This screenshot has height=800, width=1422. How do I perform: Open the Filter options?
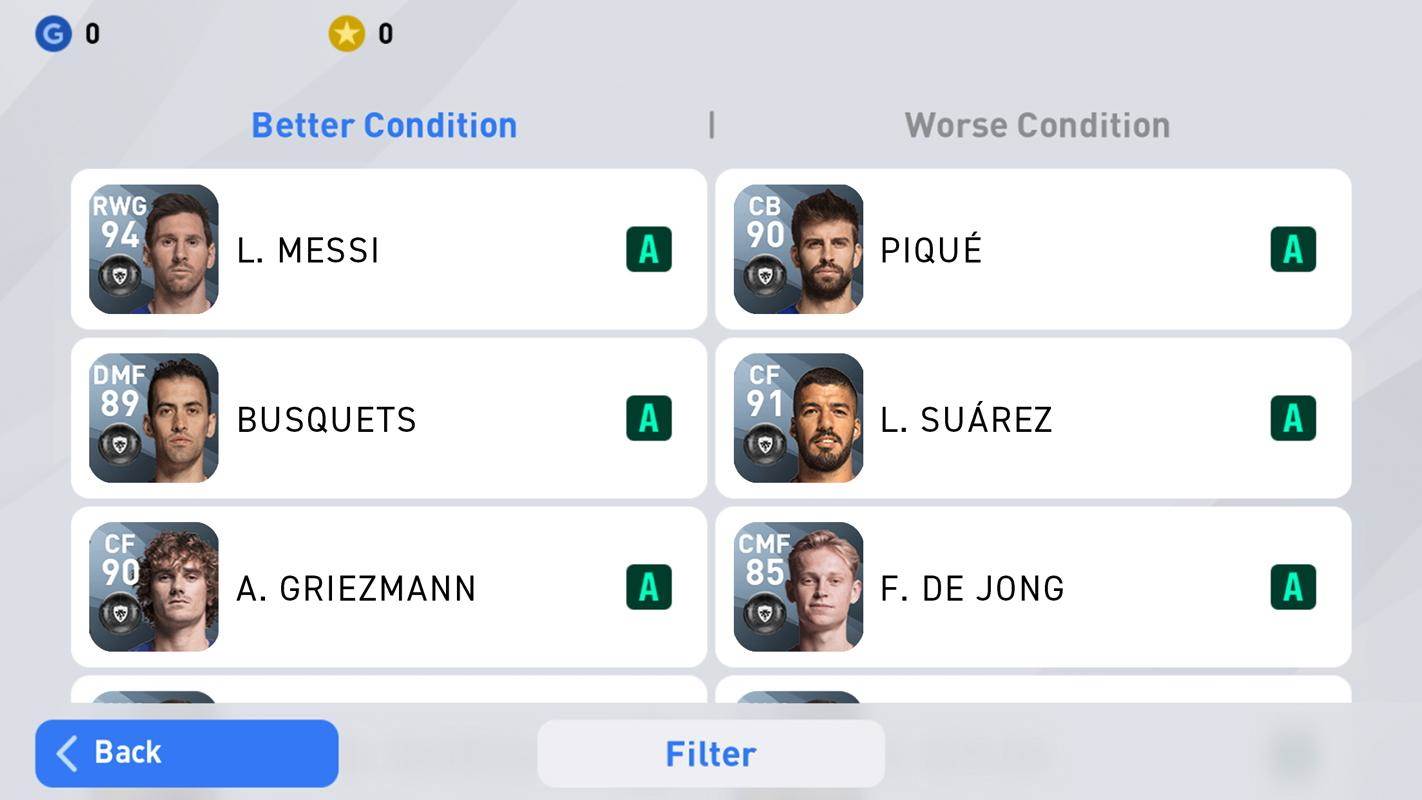(x=710, y=753)
